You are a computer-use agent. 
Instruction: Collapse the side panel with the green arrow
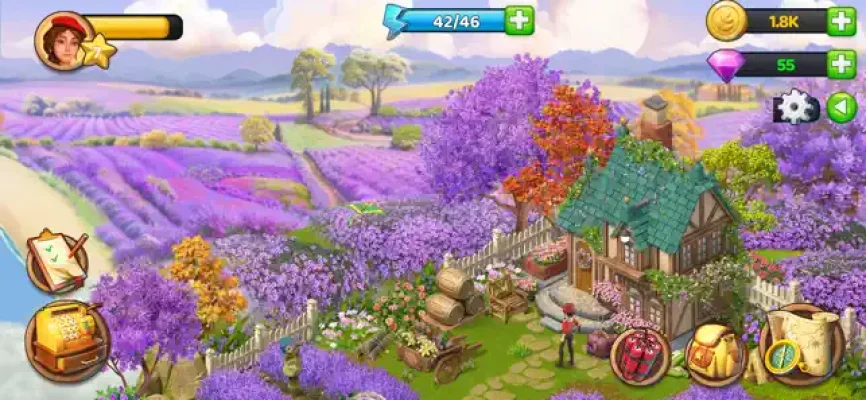tap(841, 107)
